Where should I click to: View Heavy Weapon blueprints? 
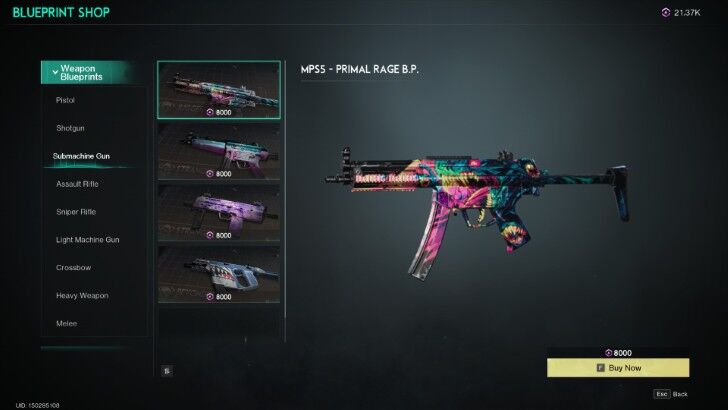click(x=82, y=296)
